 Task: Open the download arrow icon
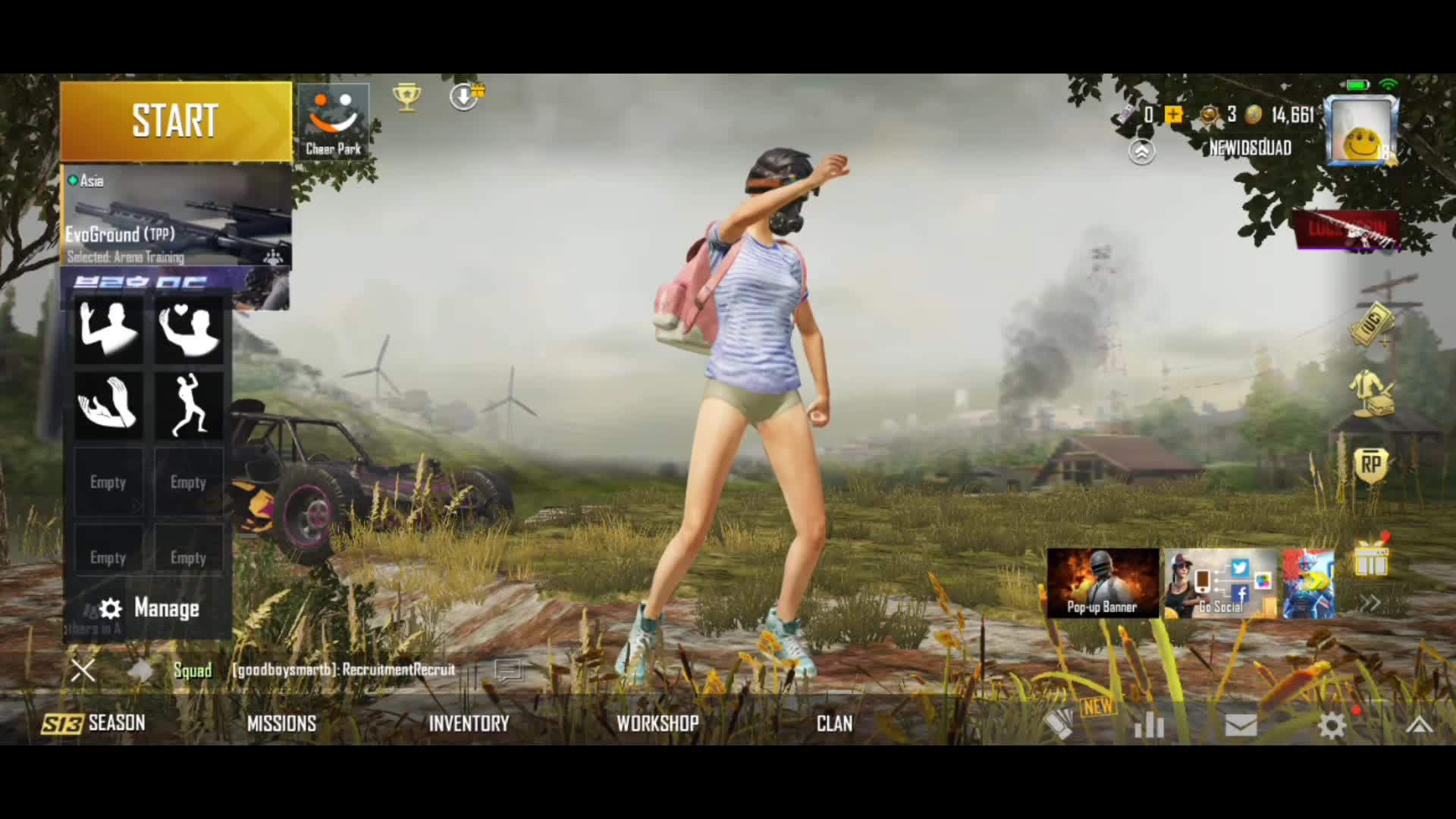pos(464,96)
